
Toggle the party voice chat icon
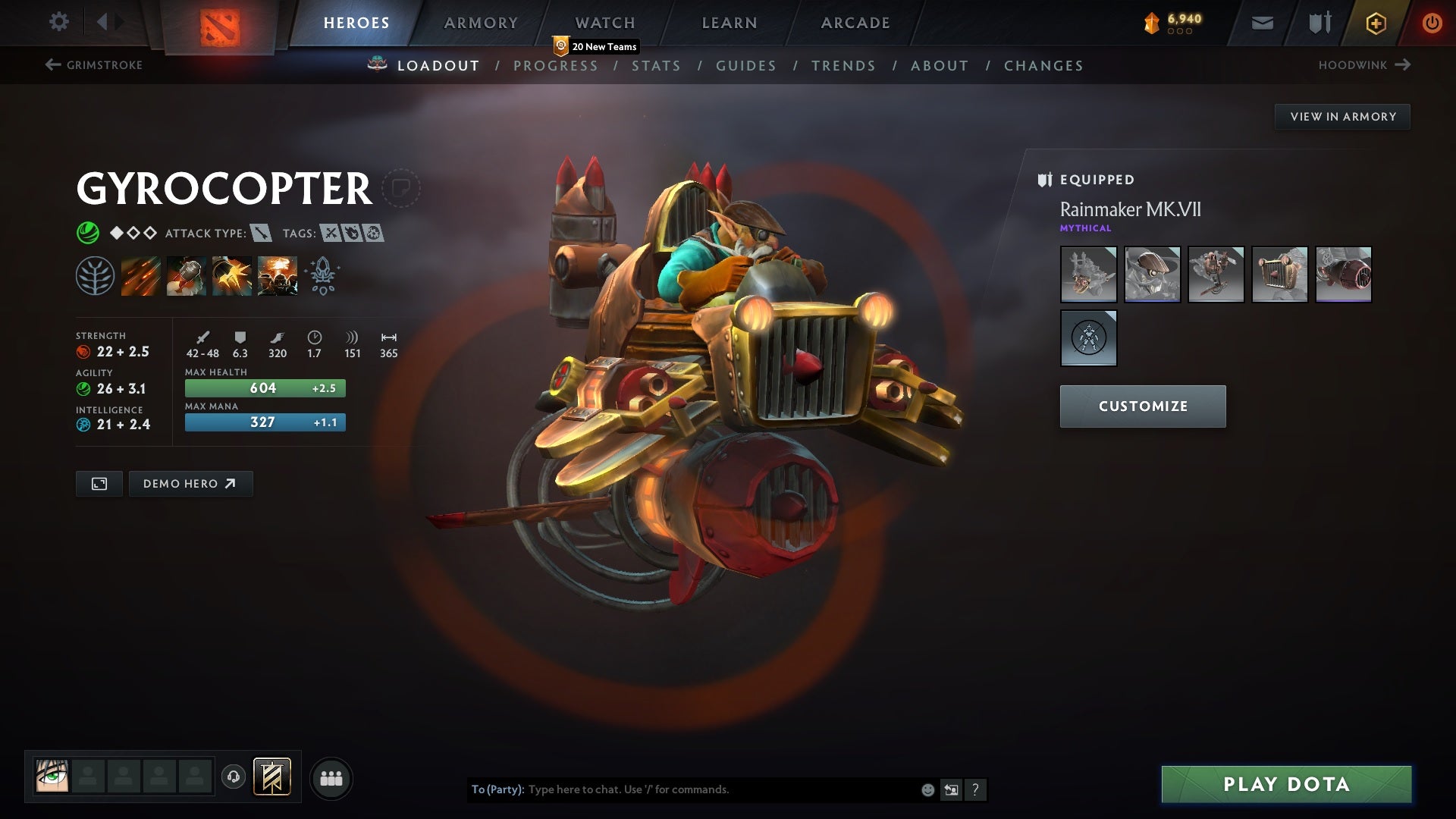233,777
